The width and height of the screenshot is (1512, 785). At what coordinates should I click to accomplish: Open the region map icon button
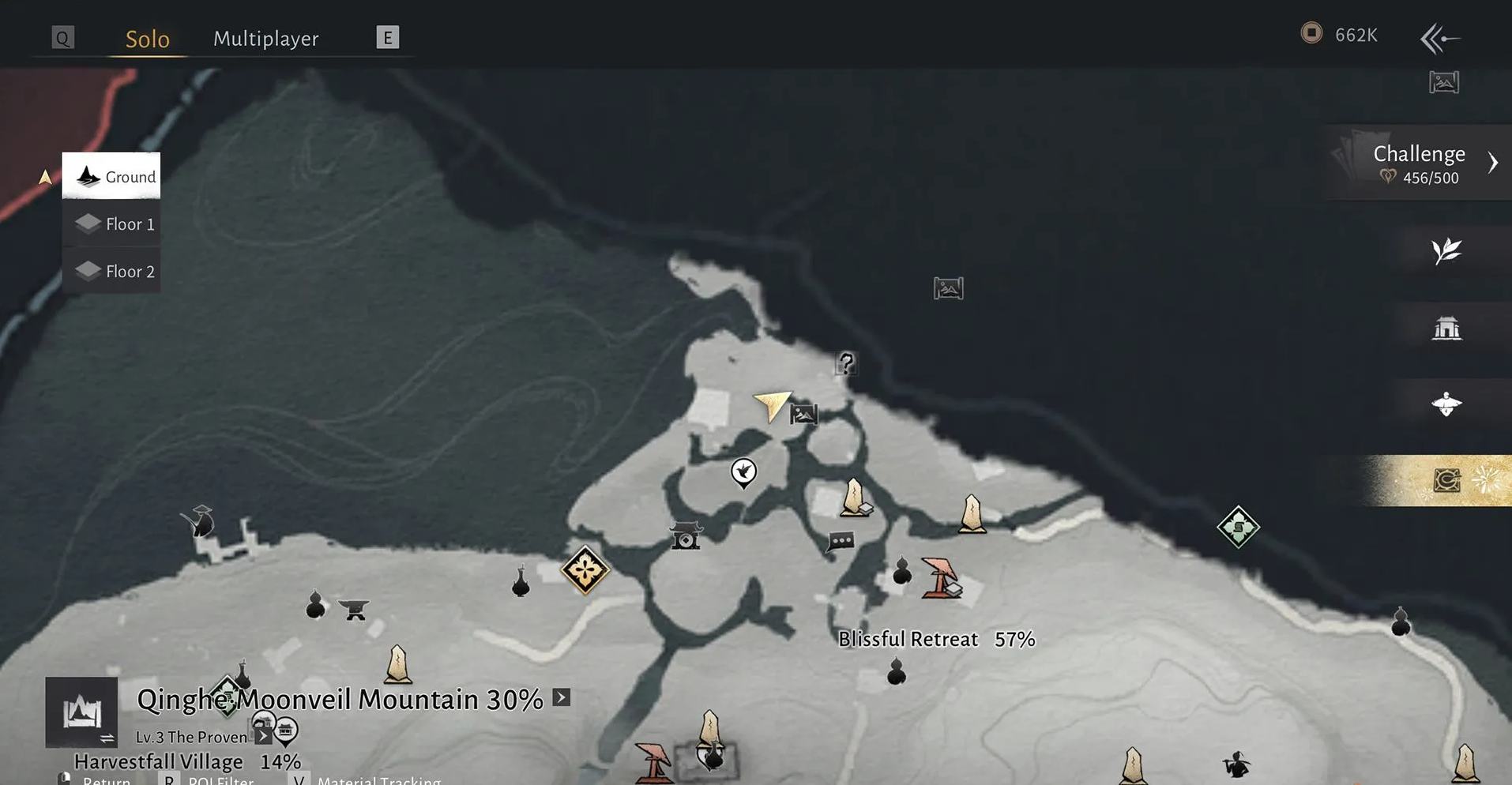tap(81, 712)
